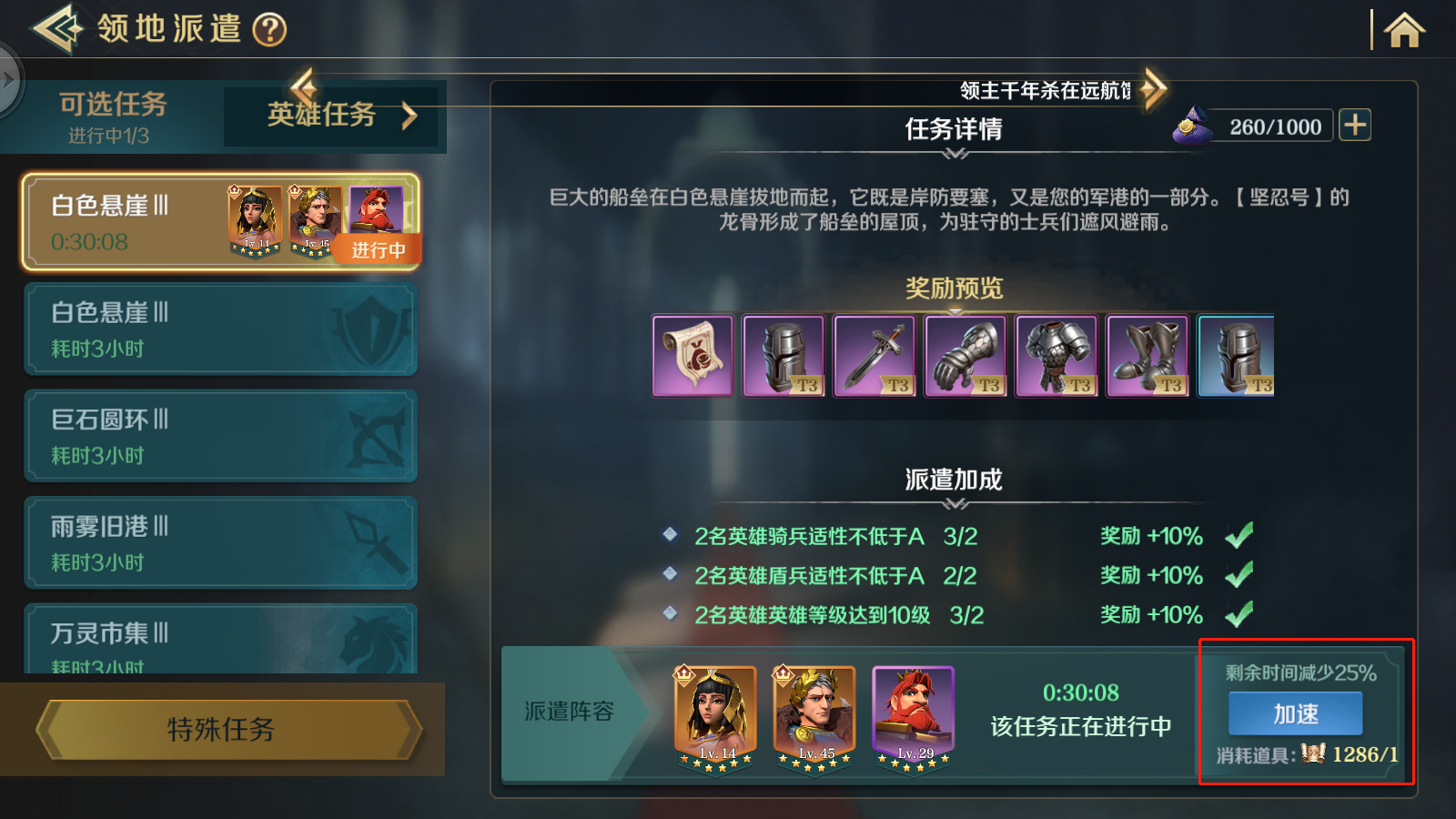Open the 特殊任务 section
1456x819 pixels.
(220, 729)
